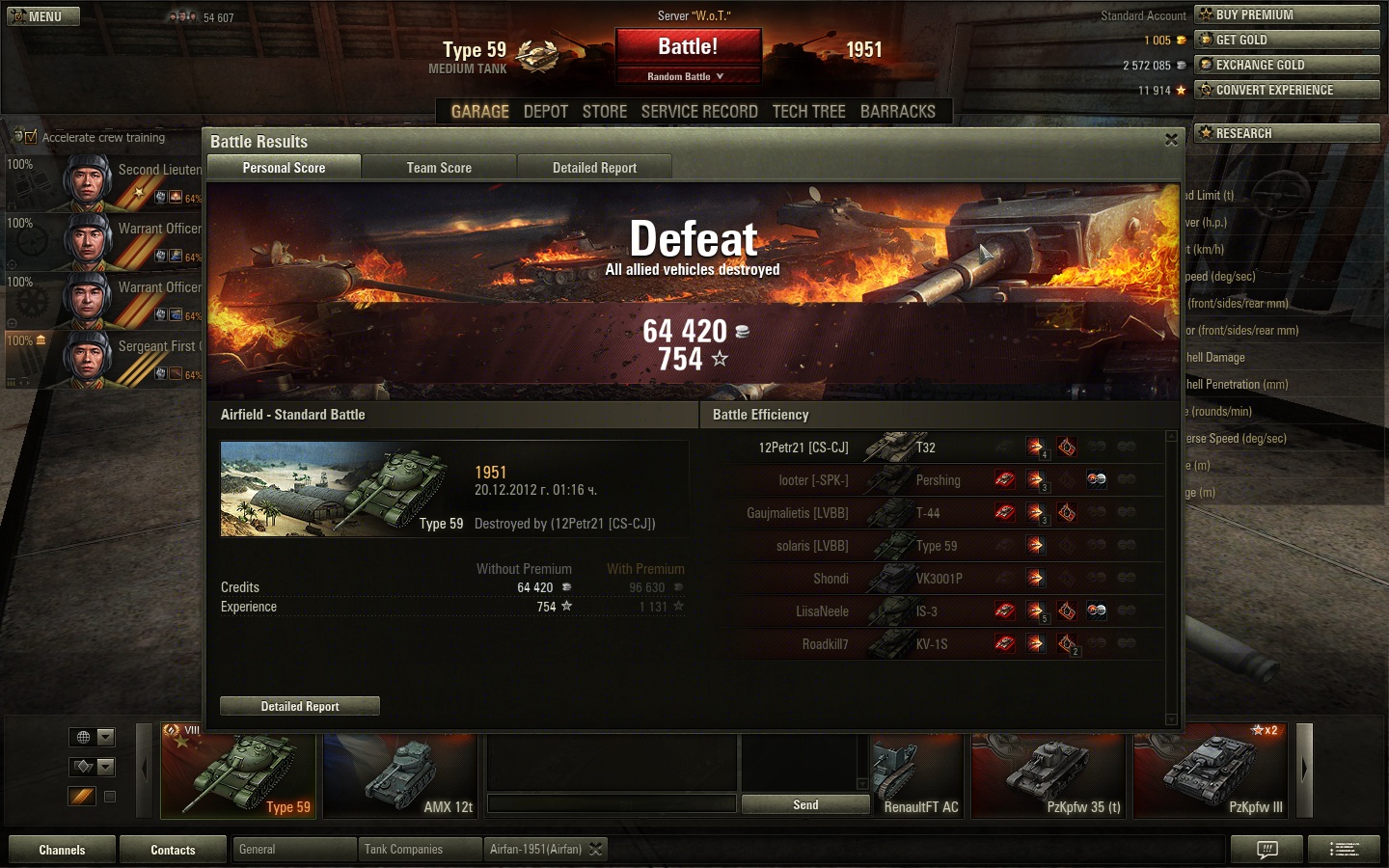Open the Store section
The image size is (1389, 868).
click(x=605, y=112)
